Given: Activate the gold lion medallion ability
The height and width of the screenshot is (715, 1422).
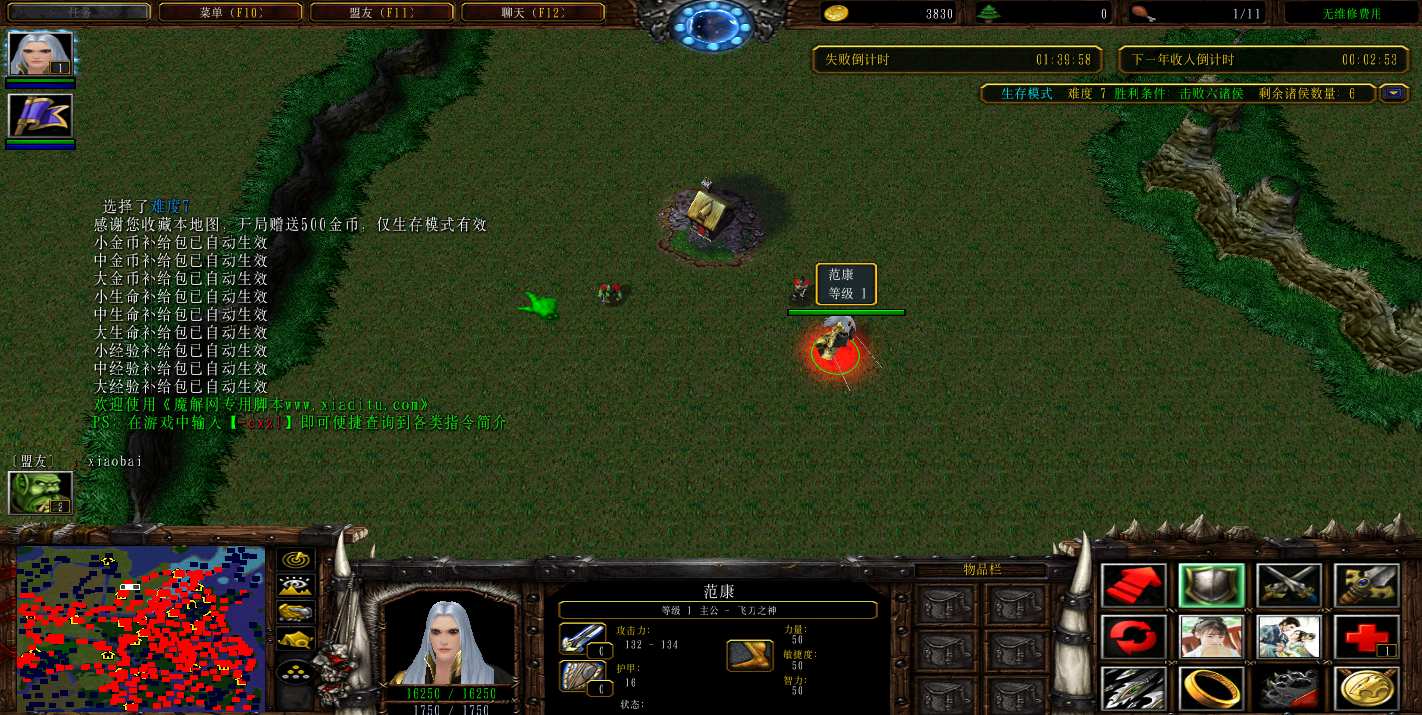Looking at the screenshot, I should [1366, 688].
